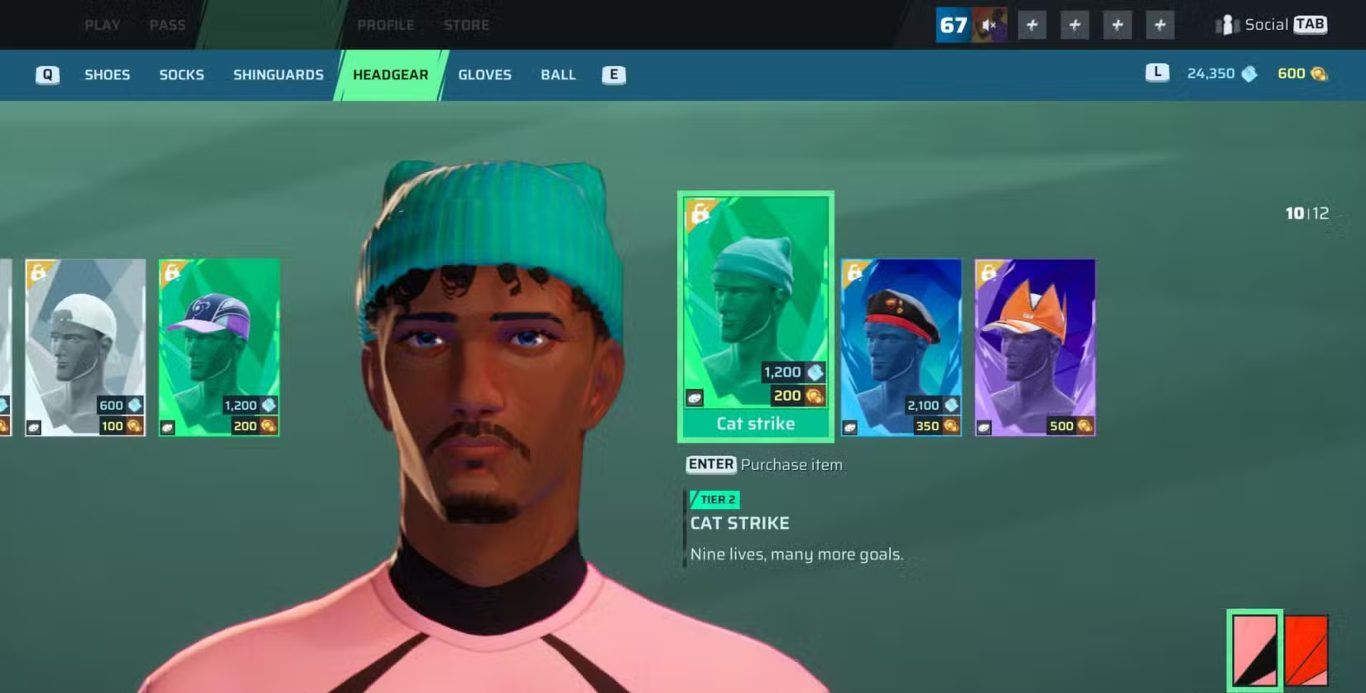Open the Socks category tab
The image size is (1366, 693).
point(181,75)
